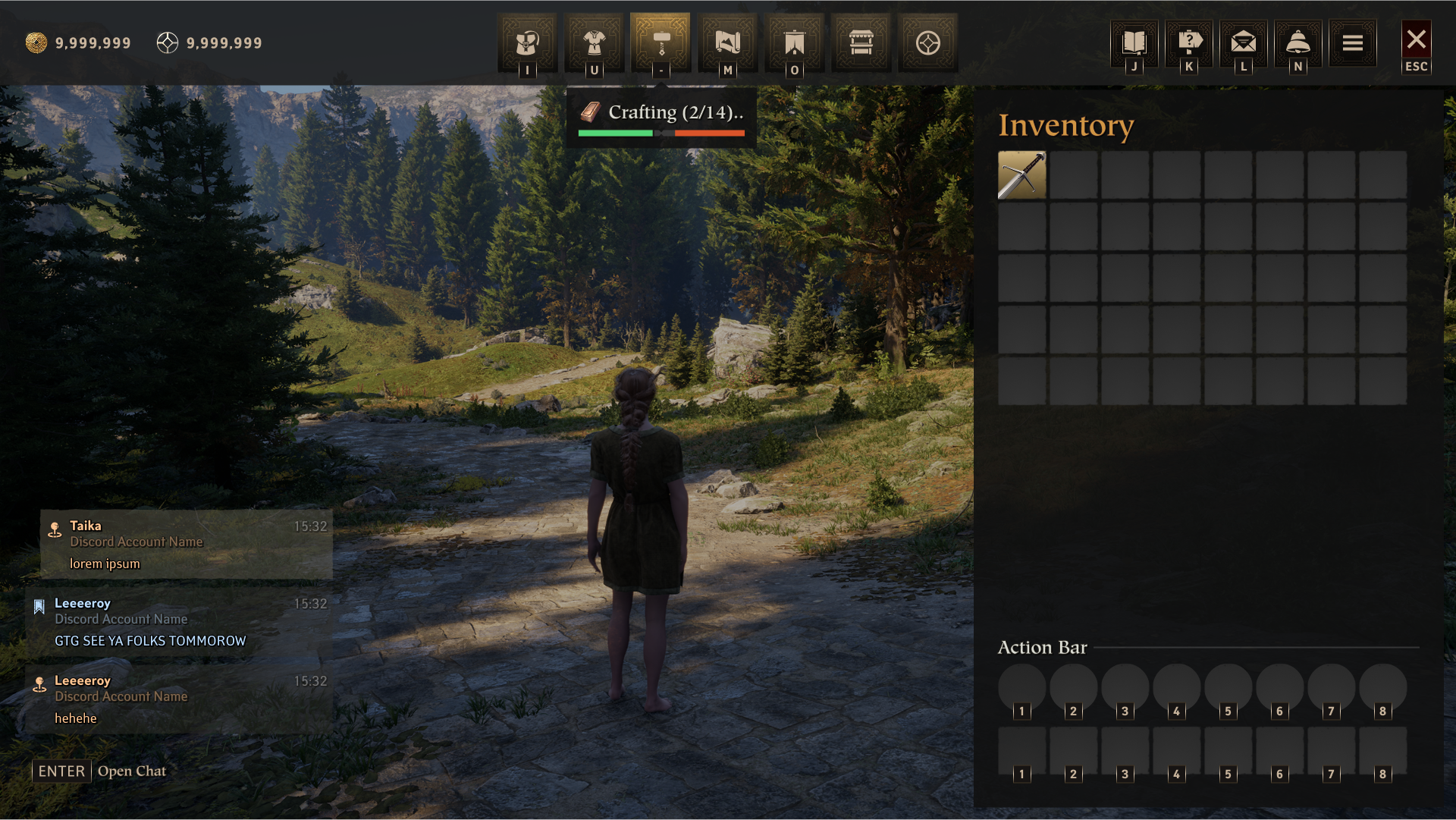The height and width of the screenshot is (820, 1456).
Task: Open the three-line hamburger menu
Action: pyautogui.click(x=1353, y=42)
